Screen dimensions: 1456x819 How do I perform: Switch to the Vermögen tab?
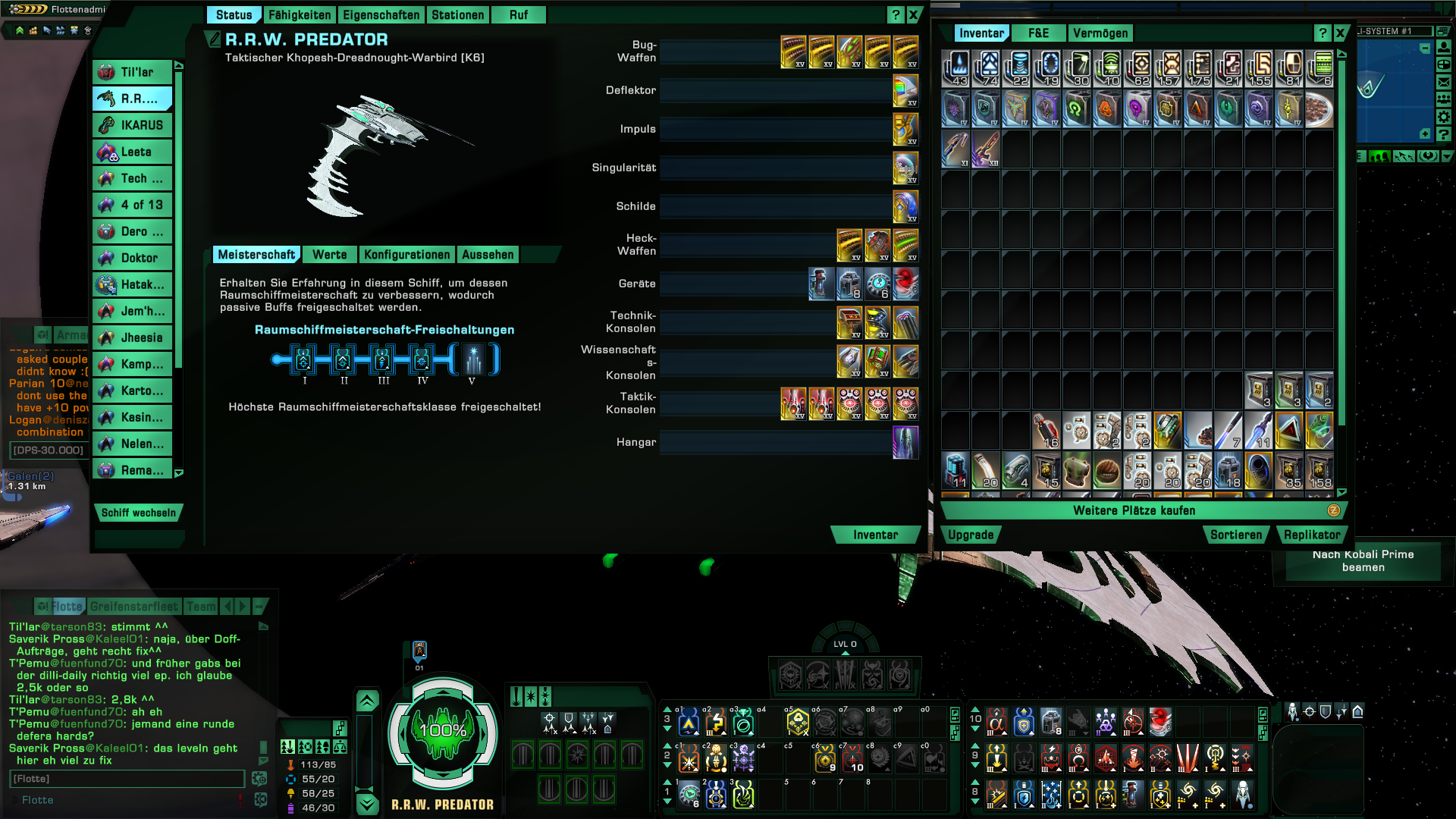(x=1100, y=33)
